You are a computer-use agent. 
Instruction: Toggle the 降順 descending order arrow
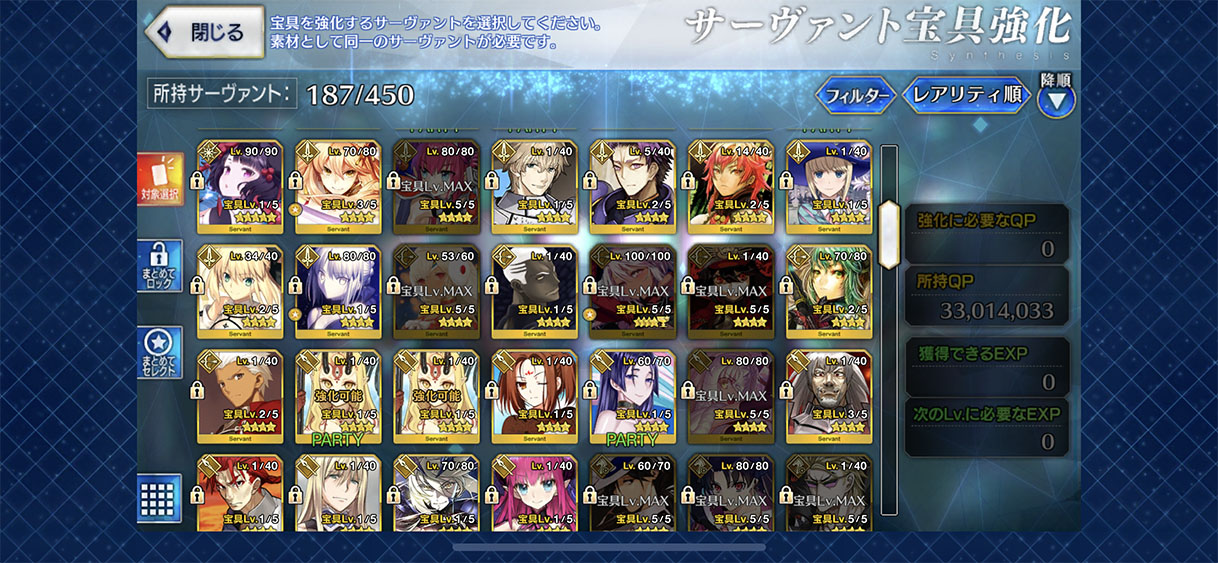point(1056,99)
